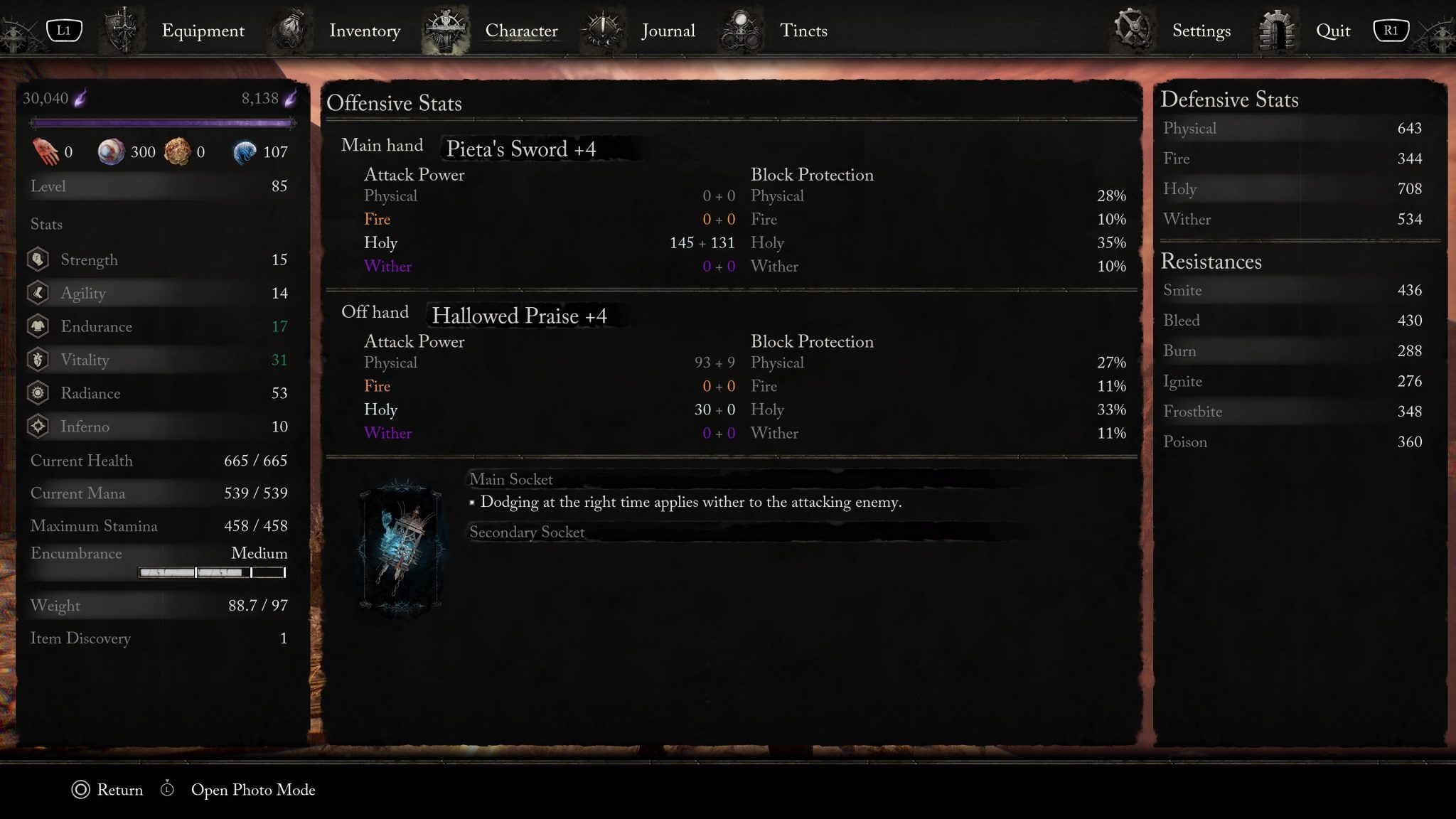Select the Strength stat icon
The width and height of the screenshot is (1456, 819).
[x=39, y=259]
